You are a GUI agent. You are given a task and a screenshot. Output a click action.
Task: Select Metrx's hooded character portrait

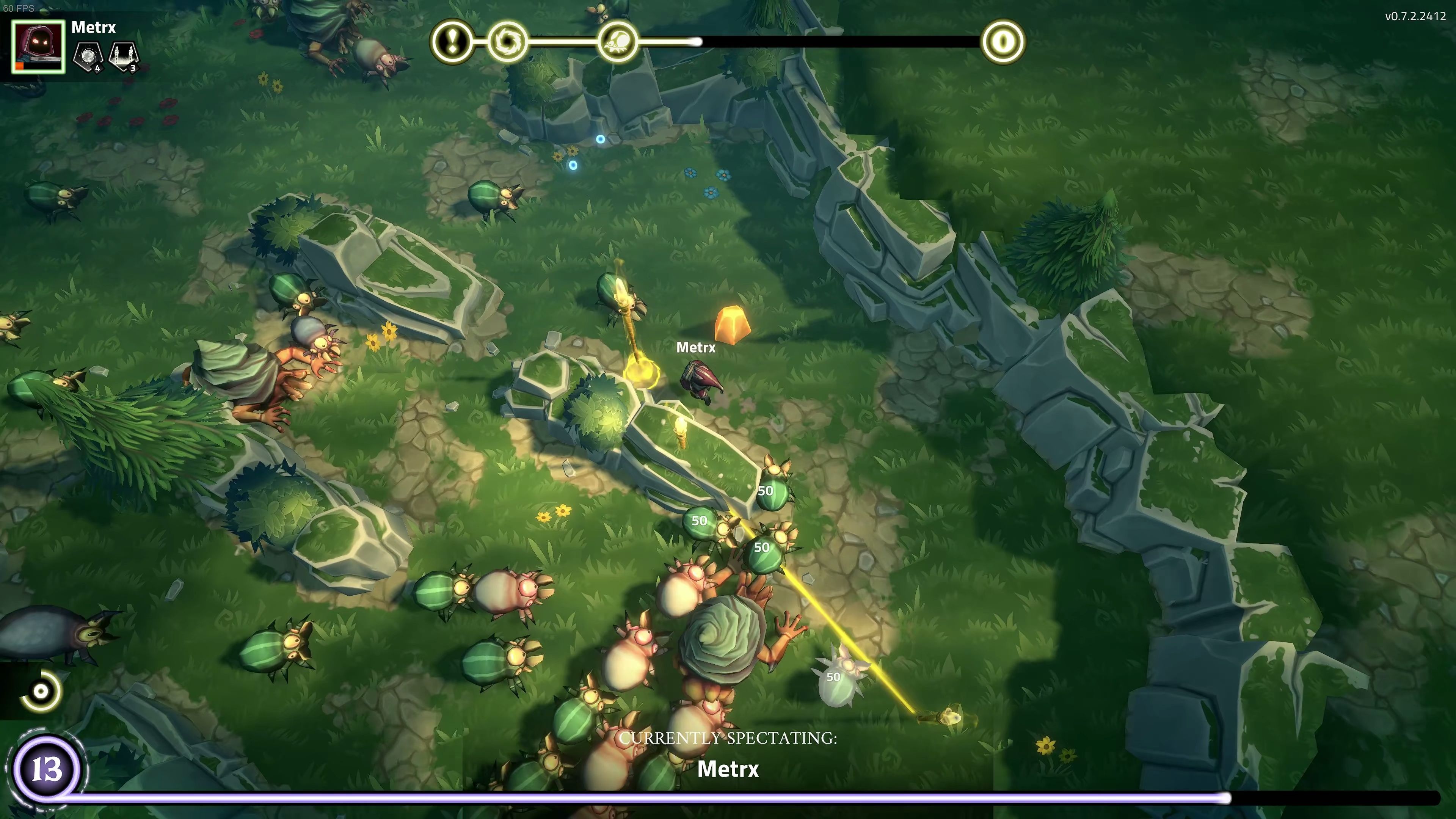(38, 46)
